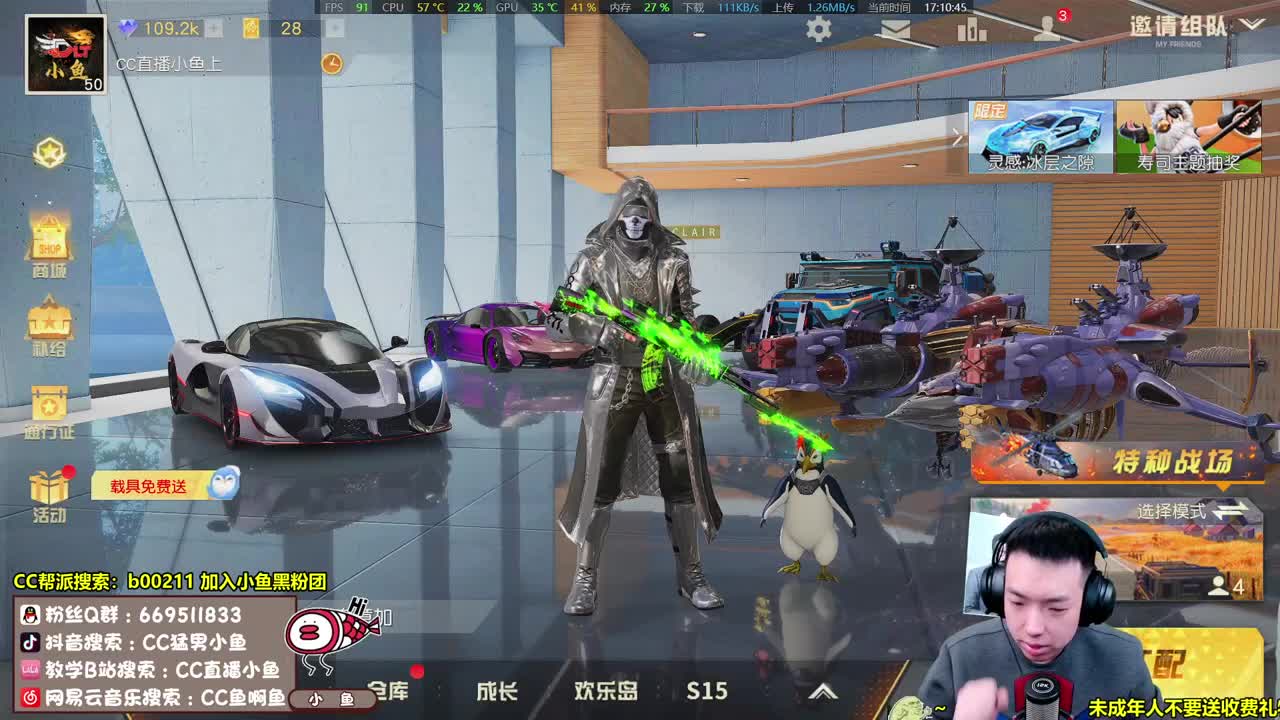Open the settings gear

pyautogui.click(x=817, y=29)
